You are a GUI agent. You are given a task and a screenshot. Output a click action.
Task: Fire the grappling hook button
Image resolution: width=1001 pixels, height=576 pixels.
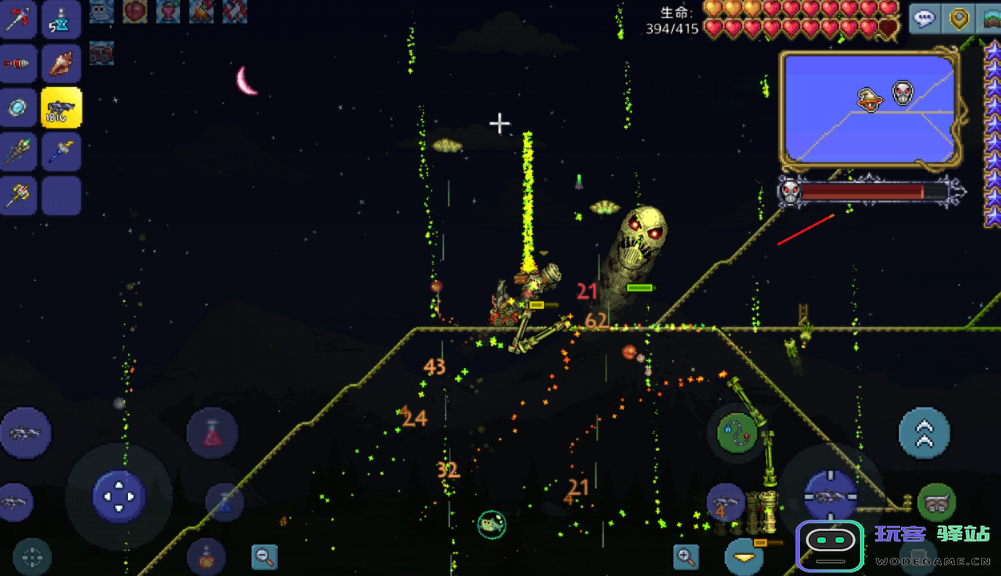(x=736, y=431)
